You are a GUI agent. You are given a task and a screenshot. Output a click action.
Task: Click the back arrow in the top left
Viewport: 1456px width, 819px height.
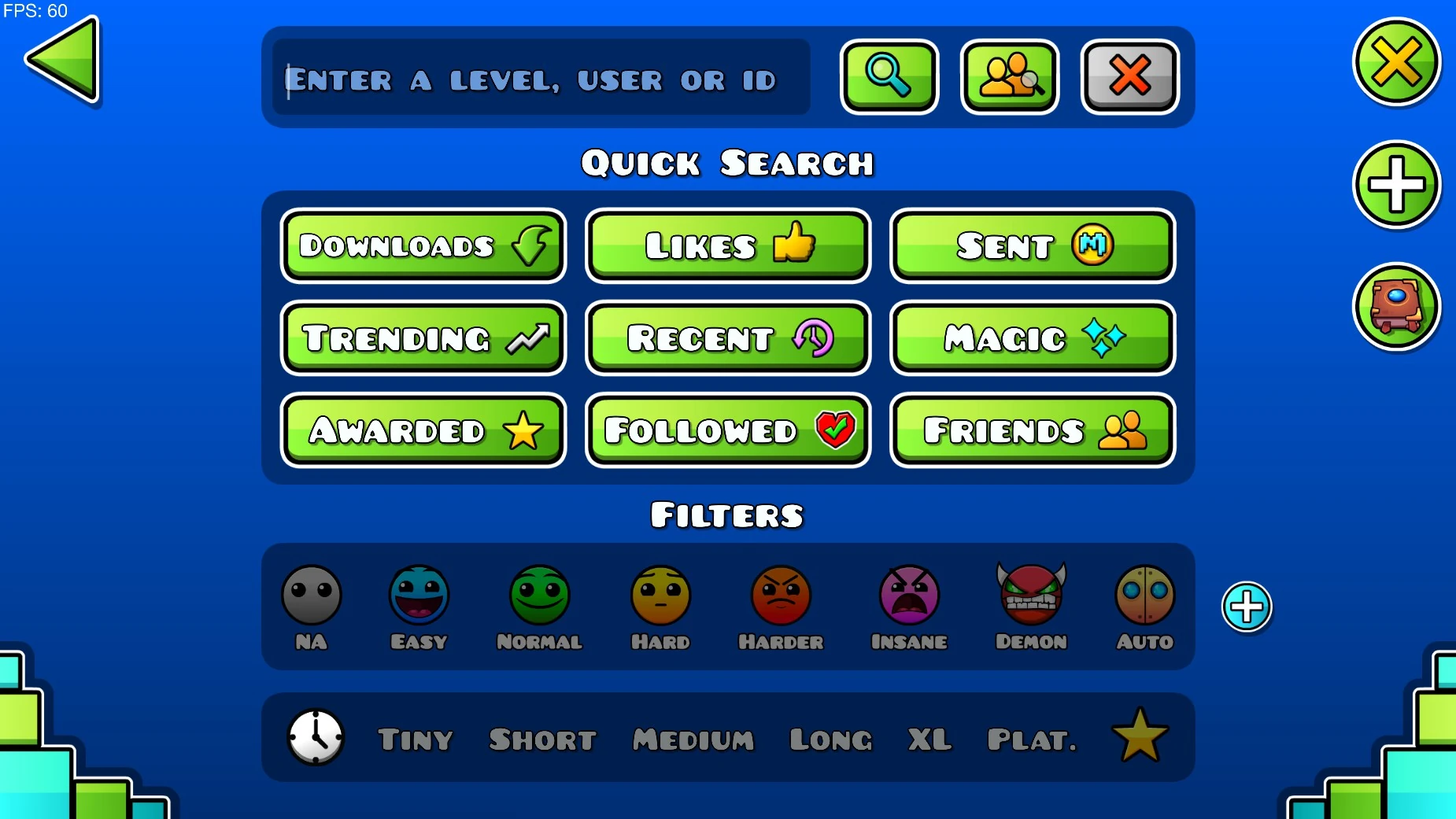(x=63, y=61)
